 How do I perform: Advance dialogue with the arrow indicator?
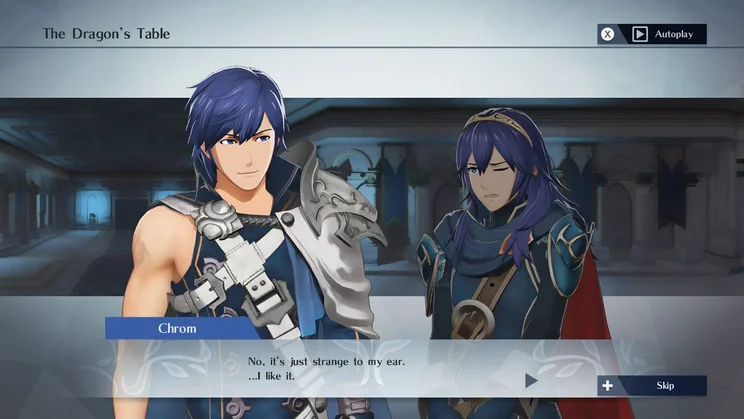tap(531, 380)
